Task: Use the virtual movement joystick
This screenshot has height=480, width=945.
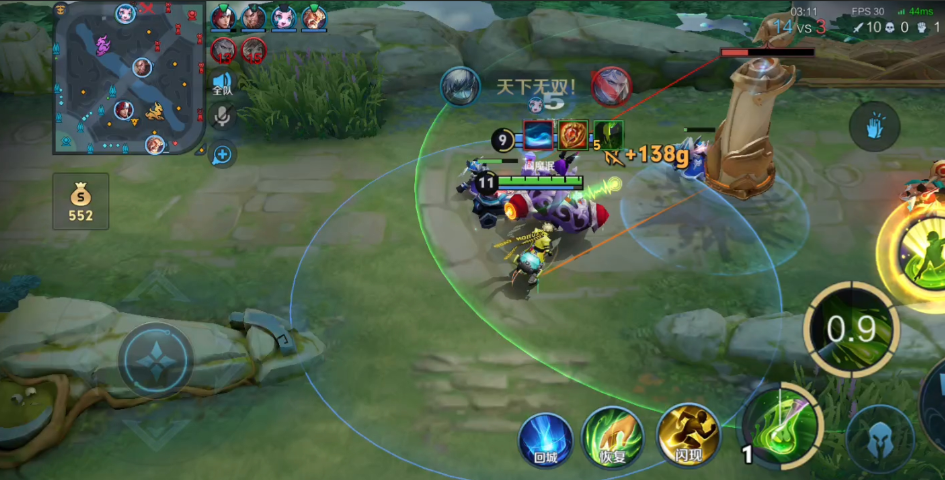Action: coord(156,359)
